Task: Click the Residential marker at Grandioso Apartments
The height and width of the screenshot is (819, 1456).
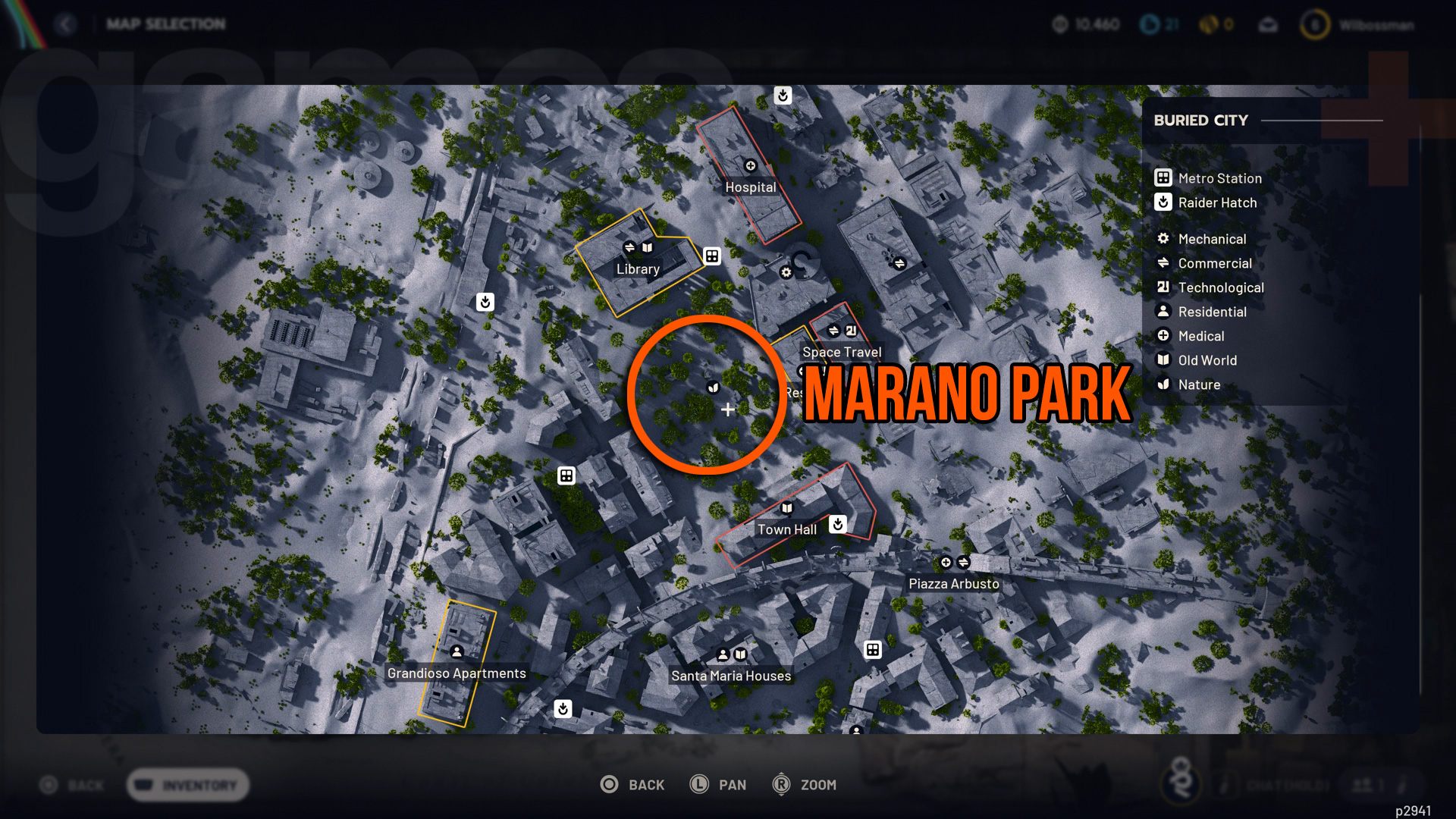Action: 457,651
